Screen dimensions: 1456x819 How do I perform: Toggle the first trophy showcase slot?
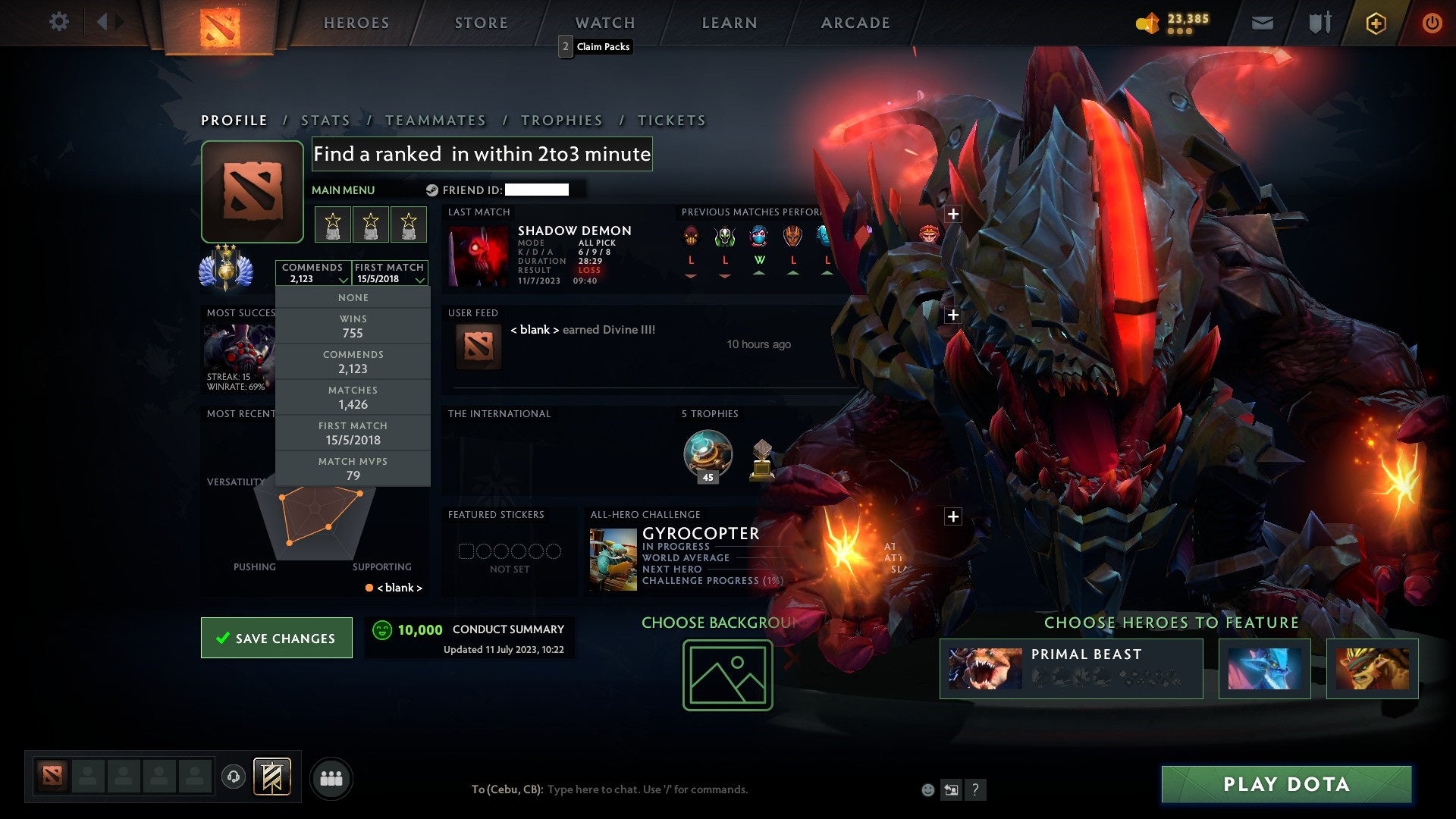tap(334, 224)
